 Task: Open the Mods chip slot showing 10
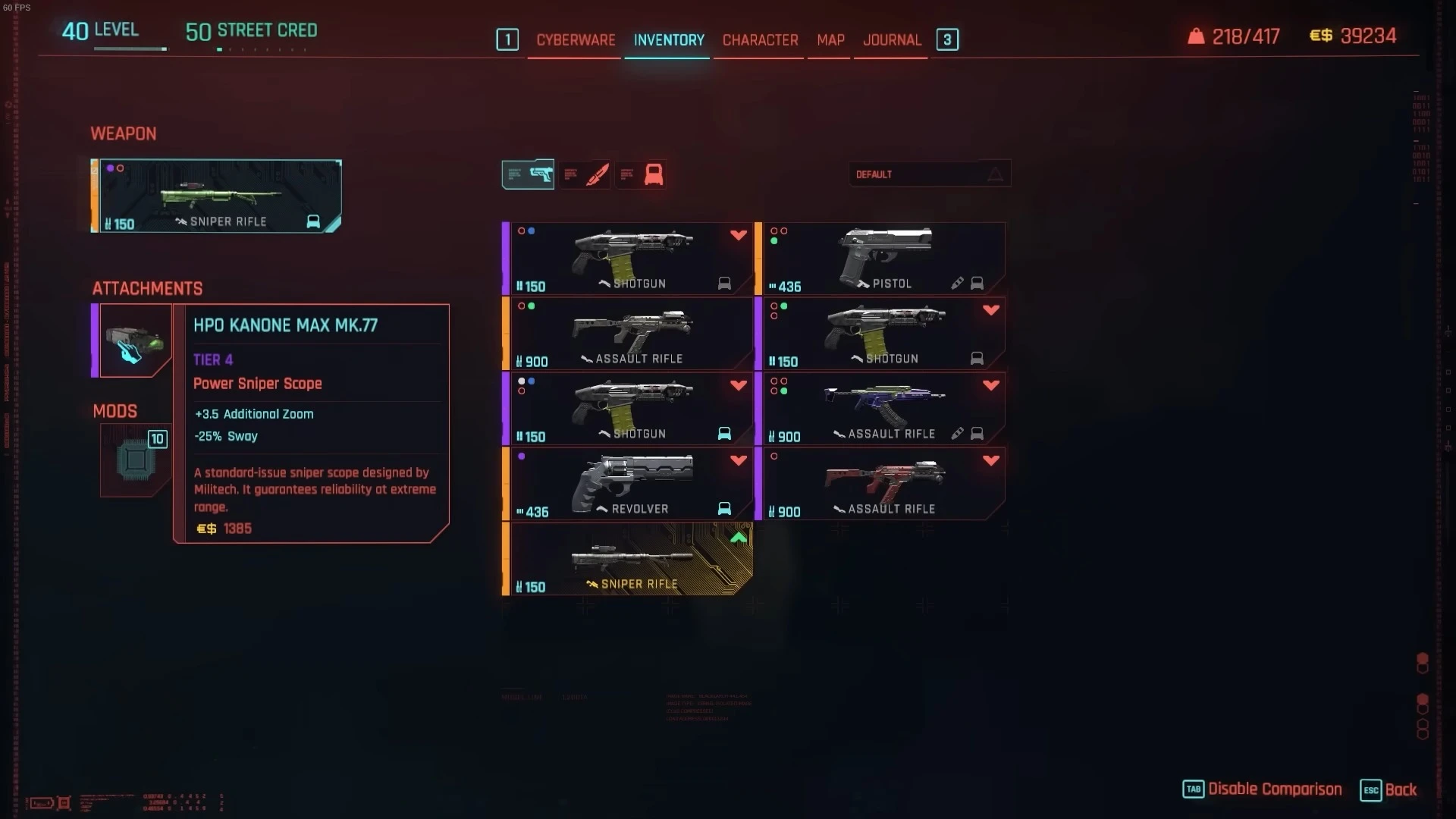coord(135,461)
